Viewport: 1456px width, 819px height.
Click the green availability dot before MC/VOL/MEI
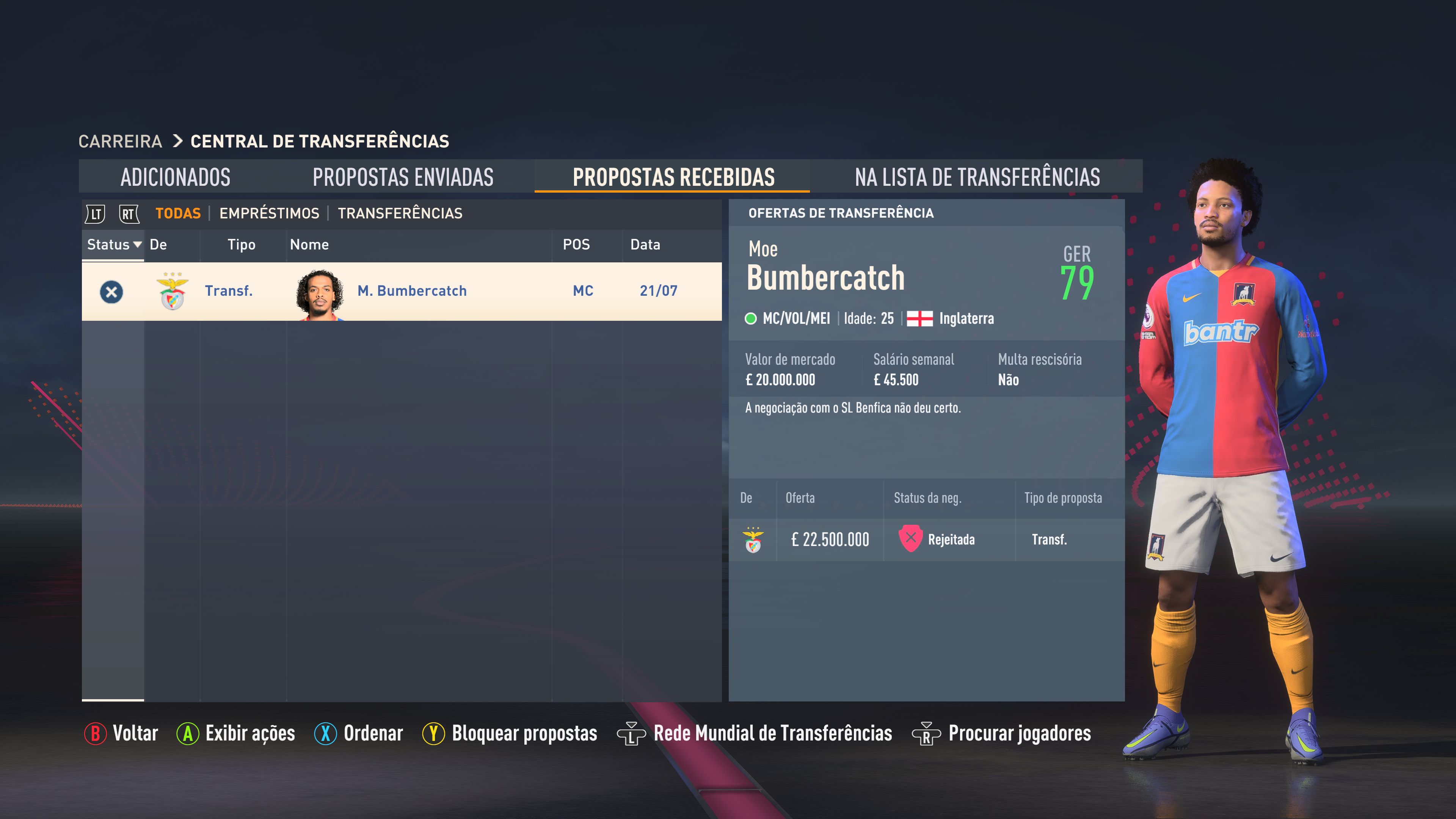752,318
